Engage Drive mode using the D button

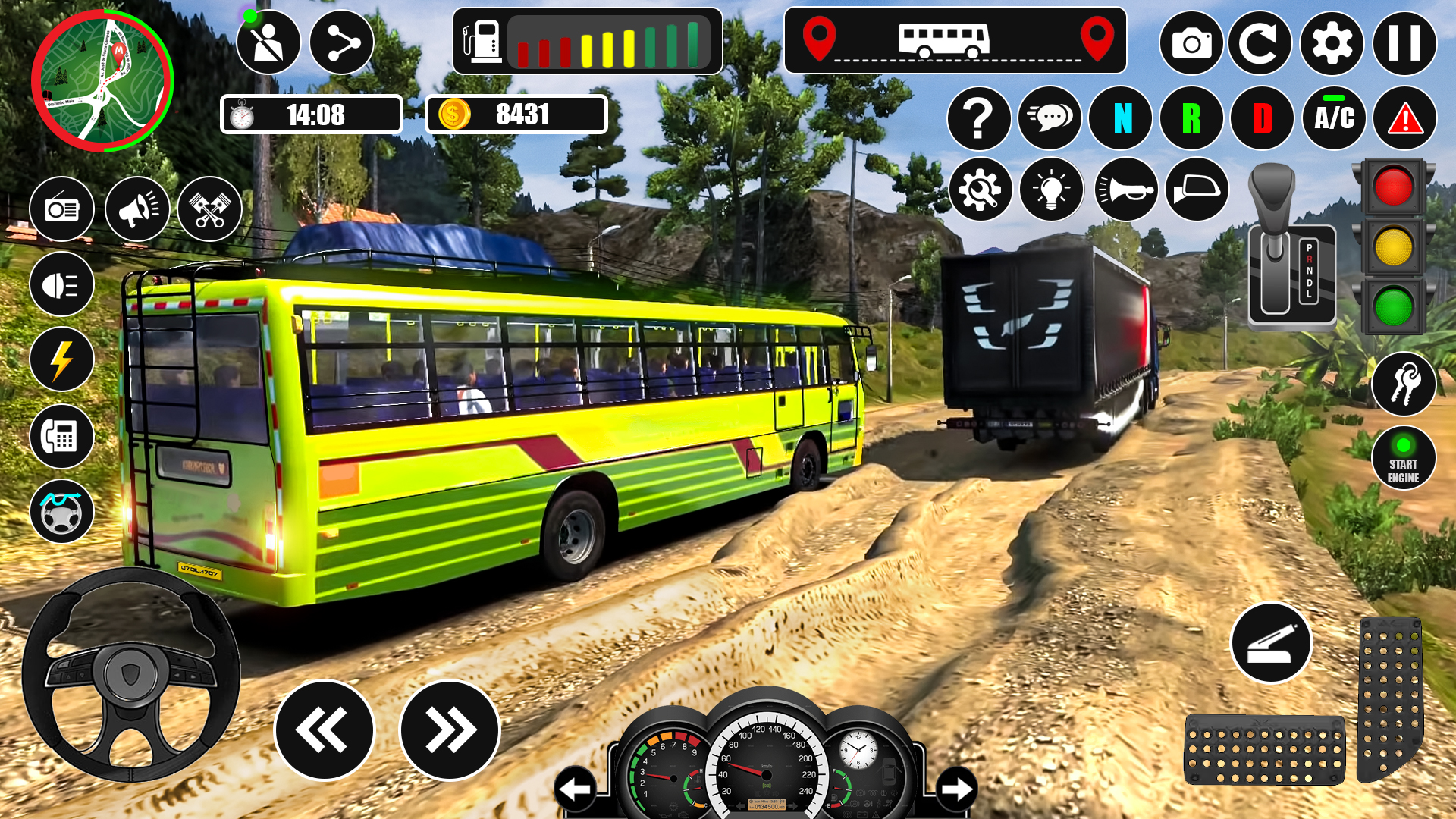(1266, 118)
